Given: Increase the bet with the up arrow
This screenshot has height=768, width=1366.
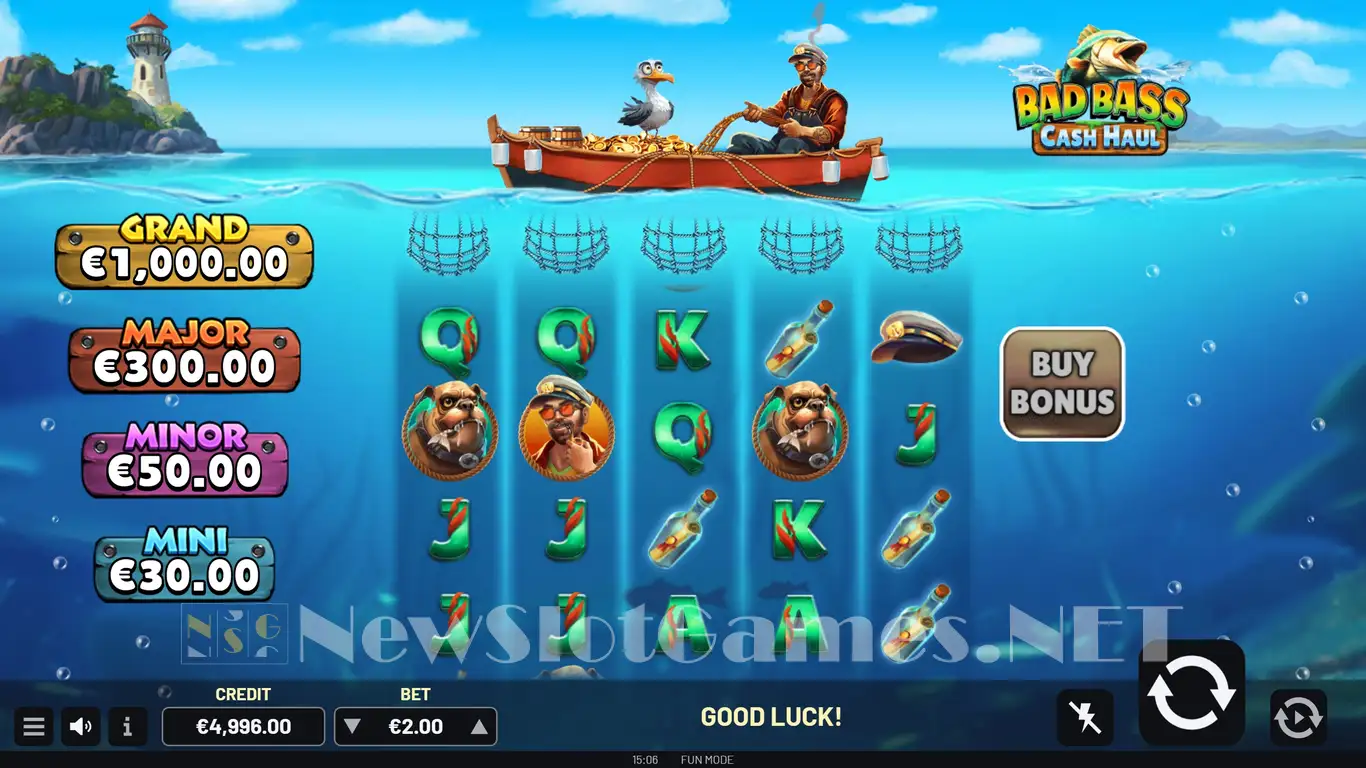Looking at the screenshot, I should click(479, 727).
